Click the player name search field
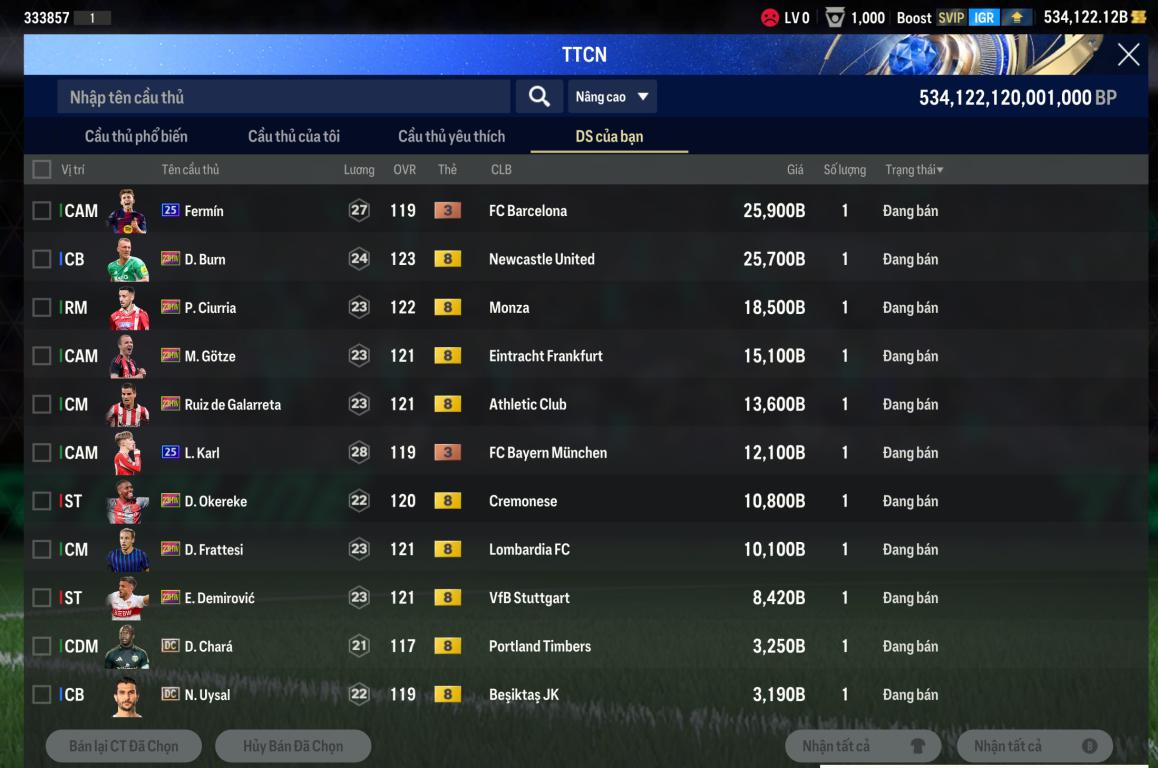The width and height of the screenshot is (1158, 768). pyautogui.click(x=283, y=97)
